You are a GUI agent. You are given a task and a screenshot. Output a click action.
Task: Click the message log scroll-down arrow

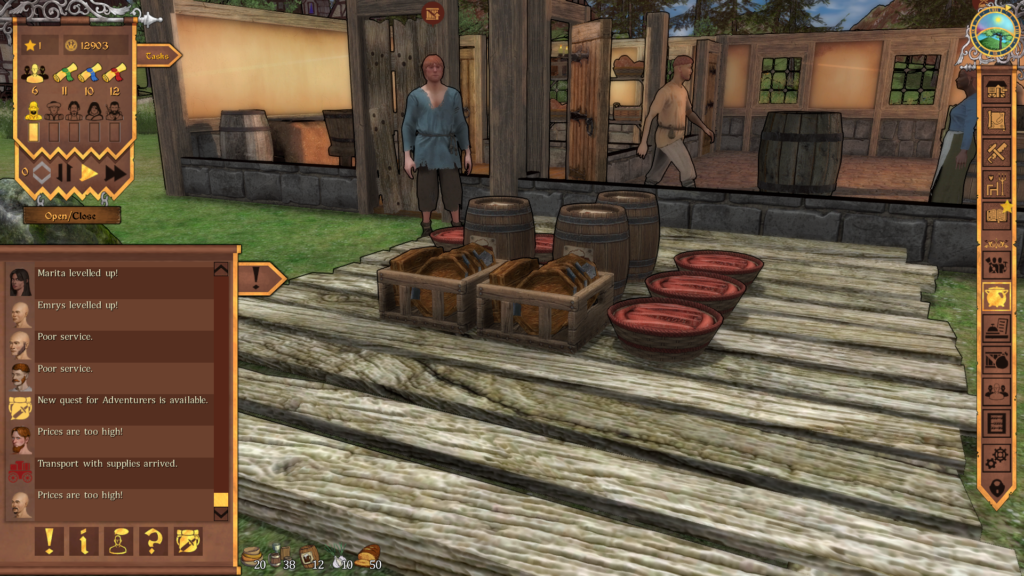tap(221, 514)
